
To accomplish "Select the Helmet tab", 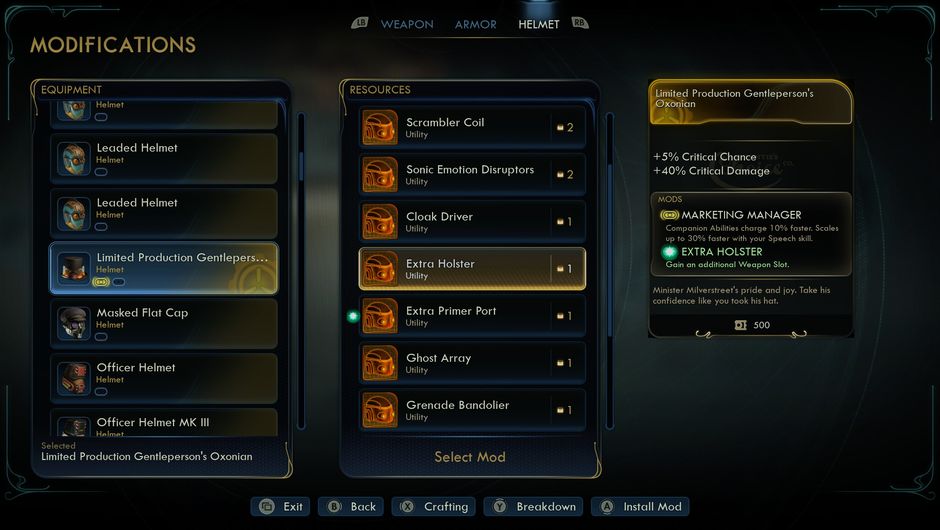I will (x=539, y=24).
